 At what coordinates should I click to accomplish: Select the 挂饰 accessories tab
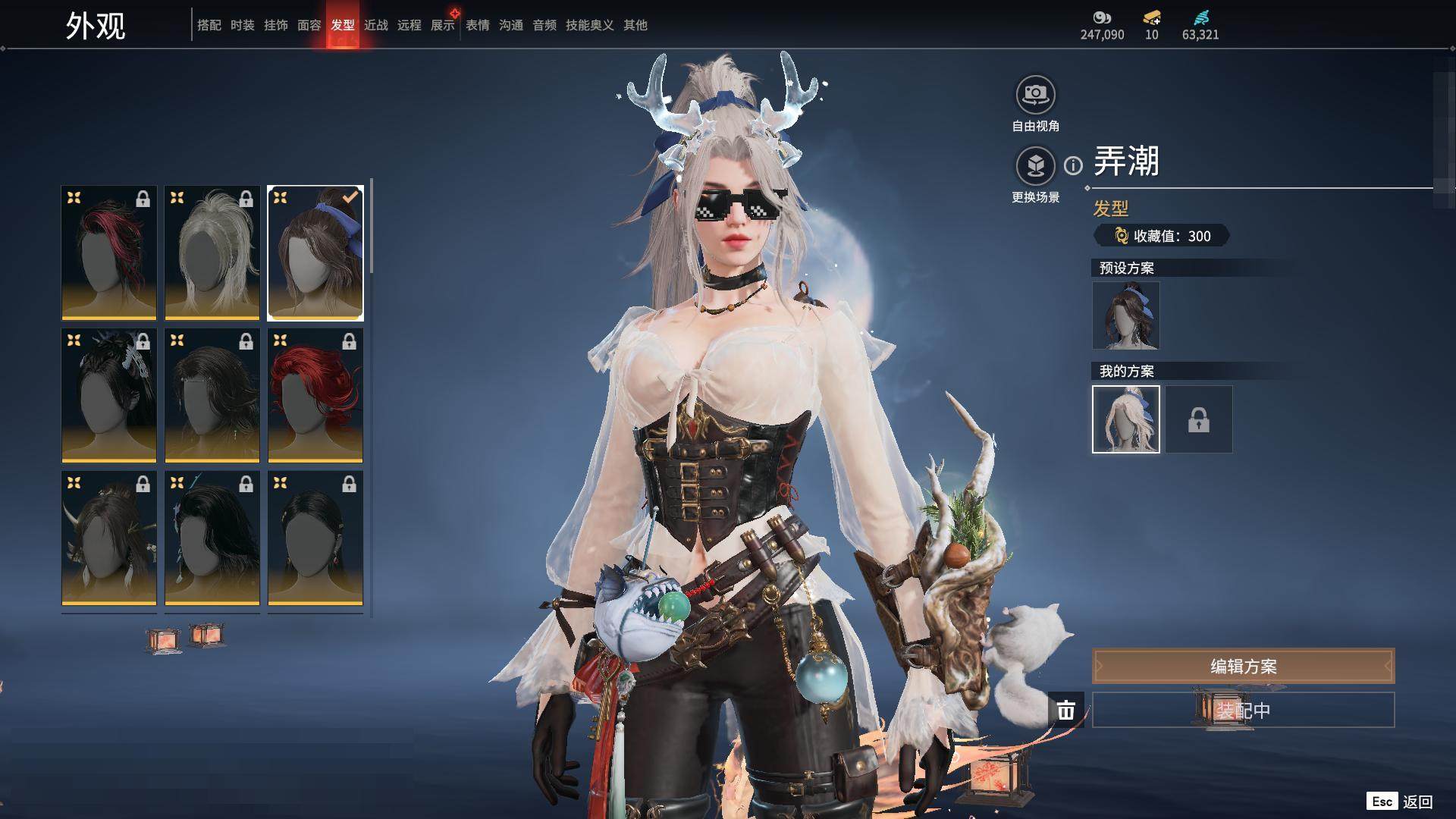click(x=276, y=25)
